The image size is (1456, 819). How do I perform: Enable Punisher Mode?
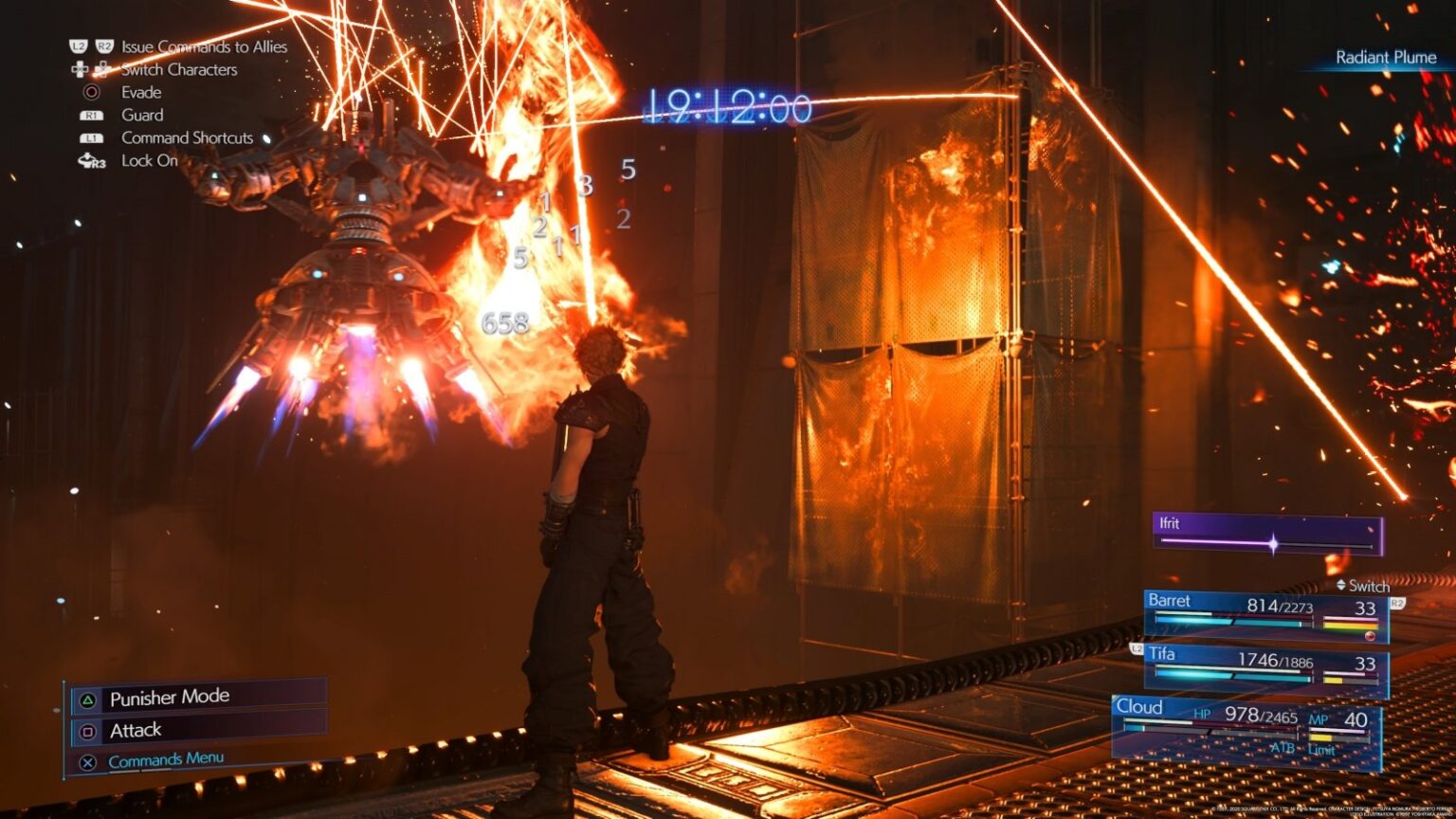[168, 696]
